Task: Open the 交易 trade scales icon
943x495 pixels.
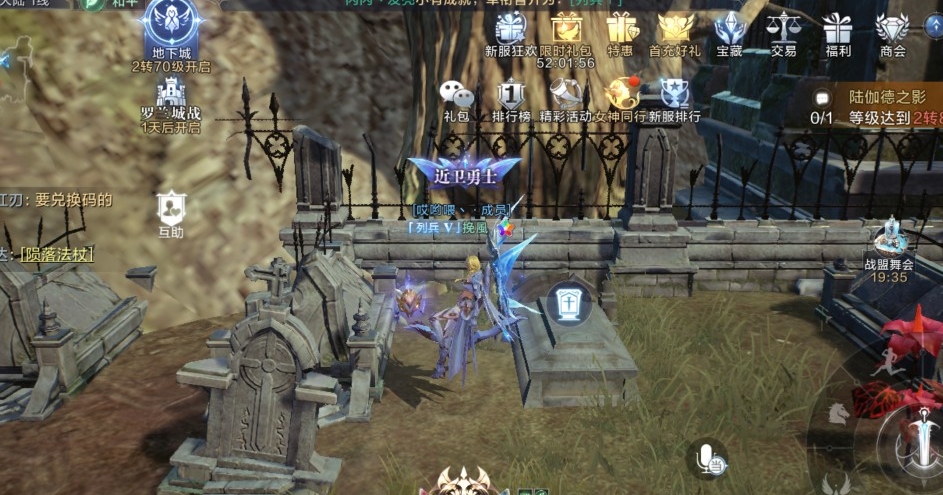Action: click(783, 28)
